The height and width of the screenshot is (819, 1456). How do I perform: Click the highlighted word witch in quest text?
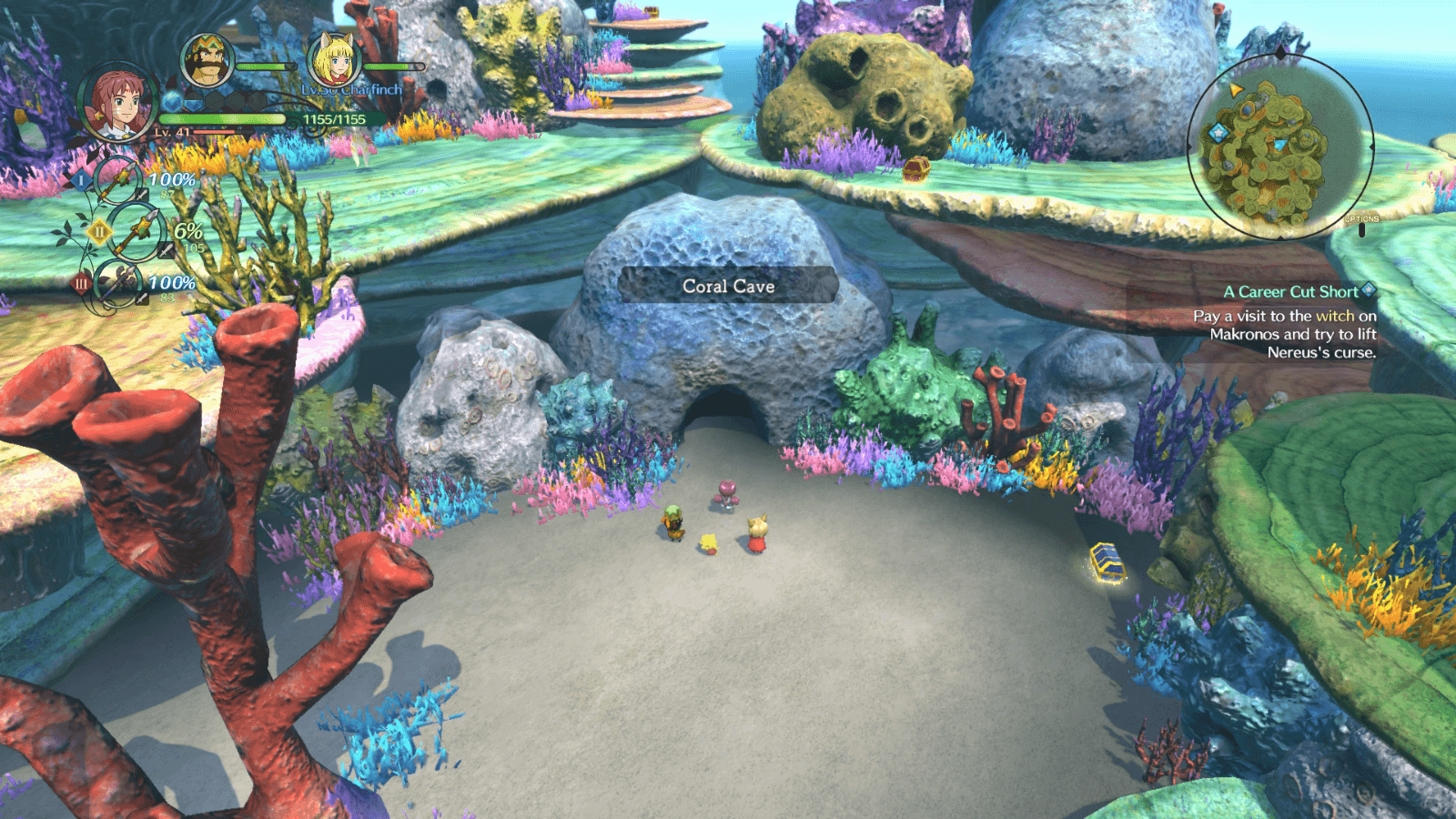[x=1332, y=316]
